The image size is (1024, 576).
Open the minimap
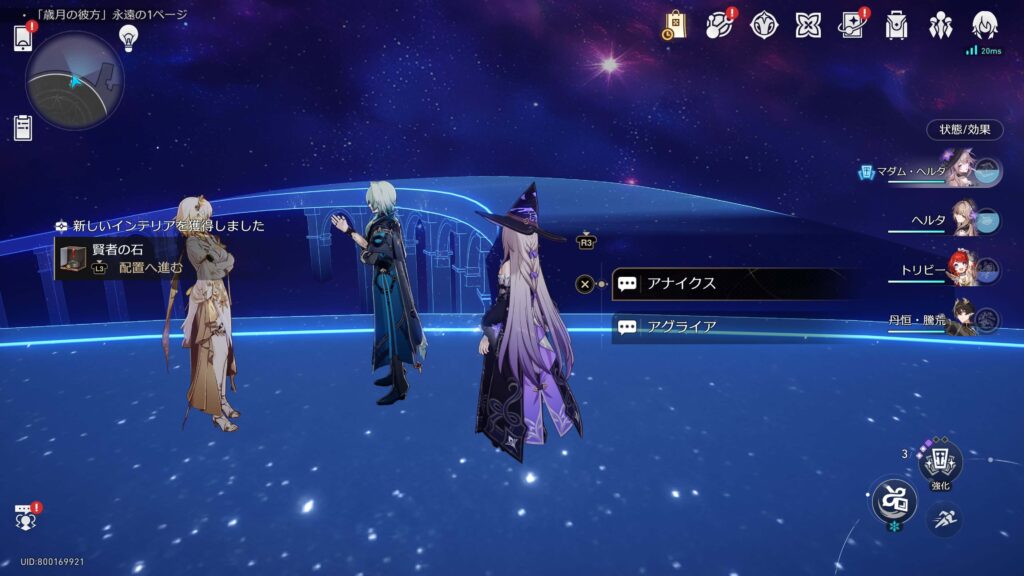click(74, 81)
